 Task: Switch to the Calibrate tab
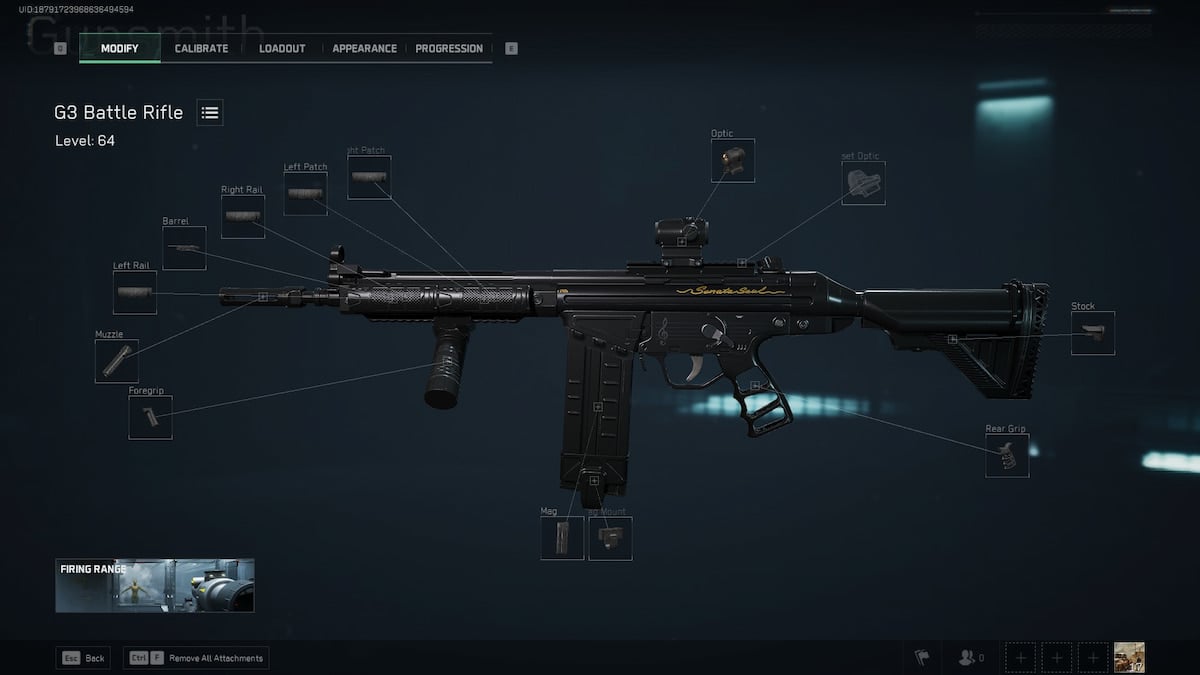click(x=201, y=48)
